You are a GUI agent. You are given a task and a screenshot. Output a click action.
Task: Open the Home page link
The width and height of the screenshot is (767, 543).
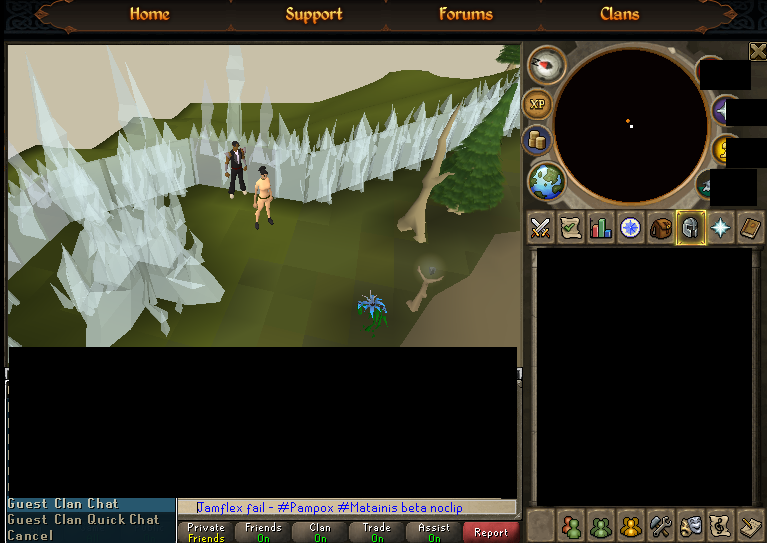[x=149, y=14]
